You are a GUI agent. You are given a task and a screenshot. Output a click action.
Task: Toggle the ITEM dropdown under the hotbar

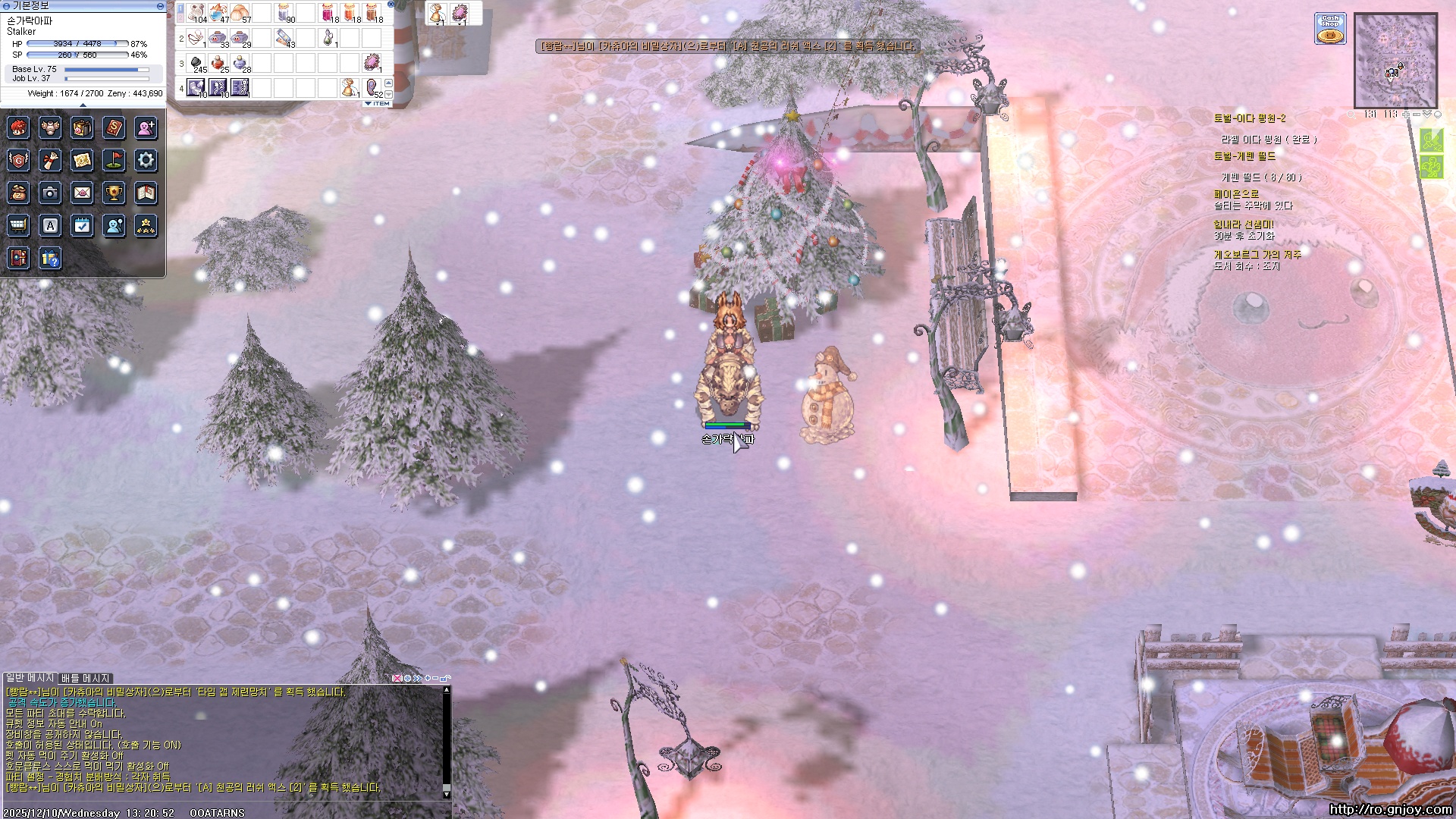[x=378, y=103]
